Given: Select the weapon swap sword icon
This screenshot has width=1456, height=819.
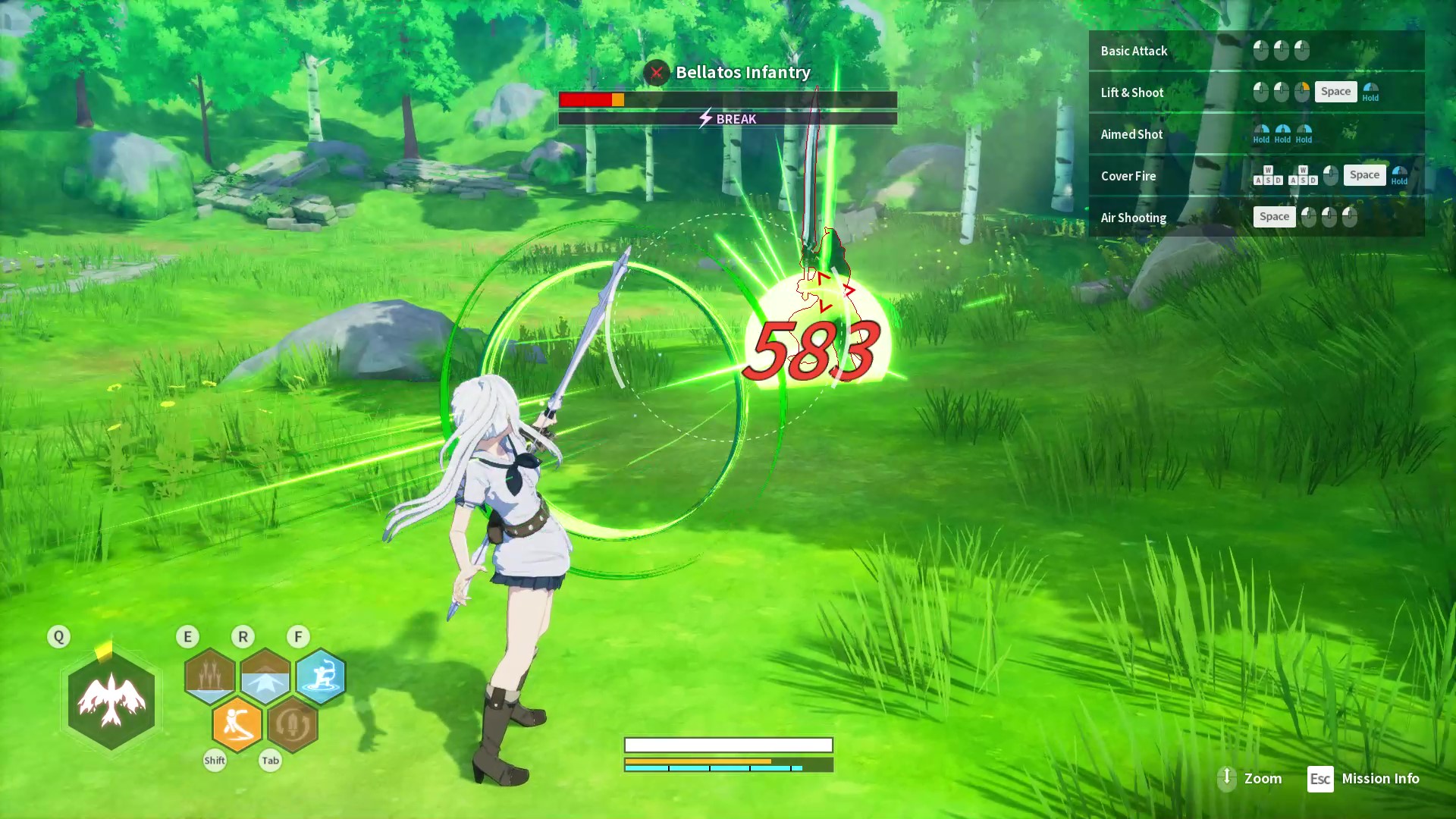Looking at the screenshot, I should (293, 724).
